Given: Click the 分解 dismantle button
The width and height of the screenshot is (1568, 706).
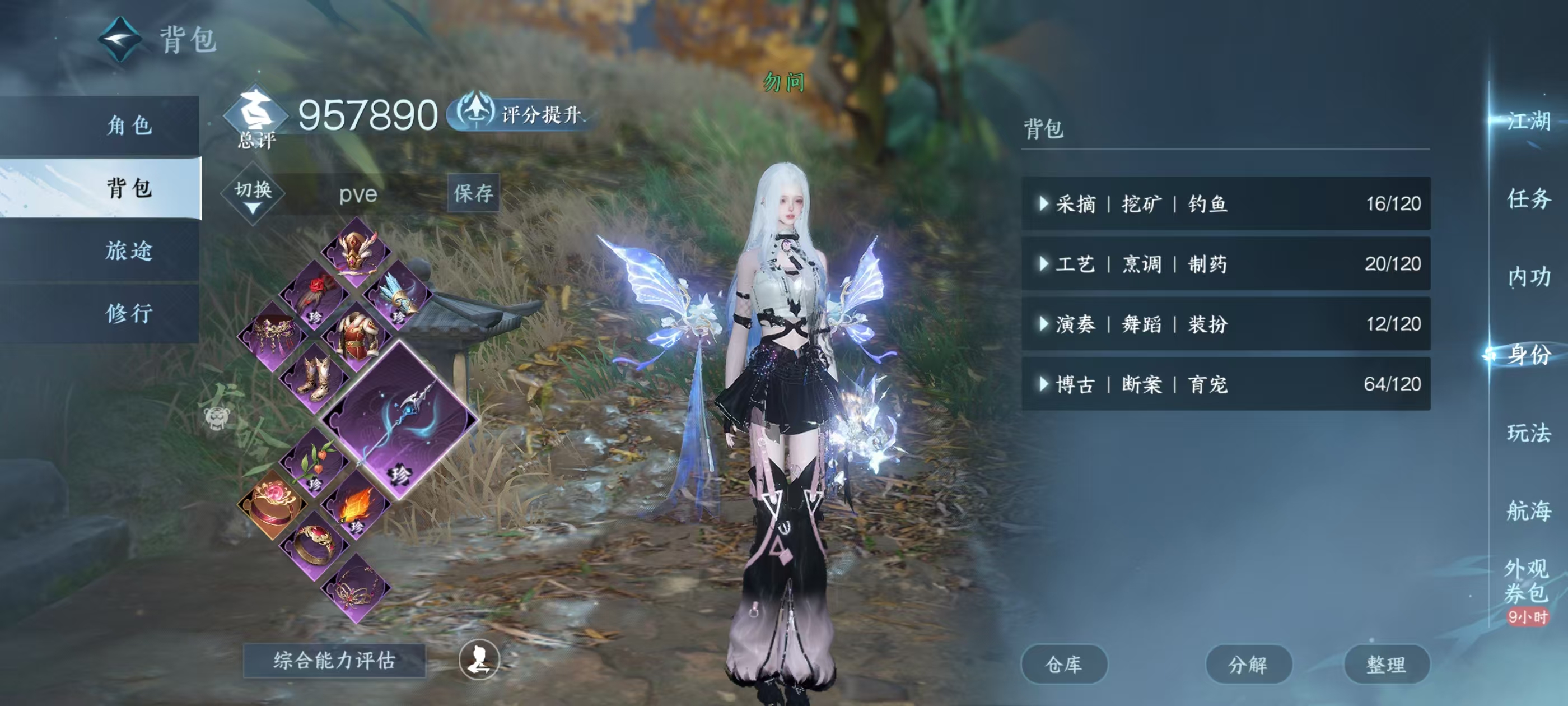Looking at the screenshot, I should click(1248, 664).
